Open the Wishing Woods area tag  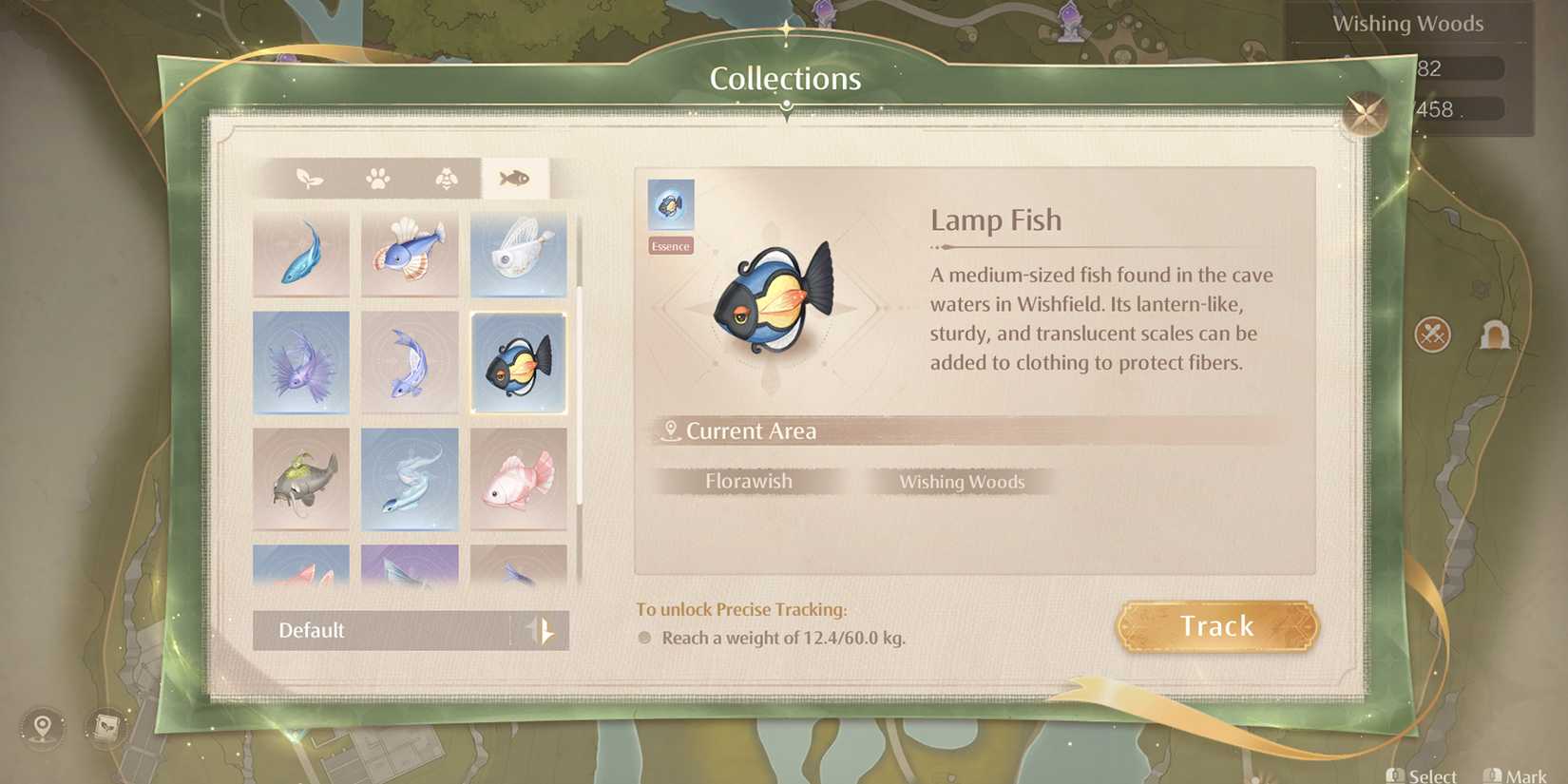[x=961, y=482]
